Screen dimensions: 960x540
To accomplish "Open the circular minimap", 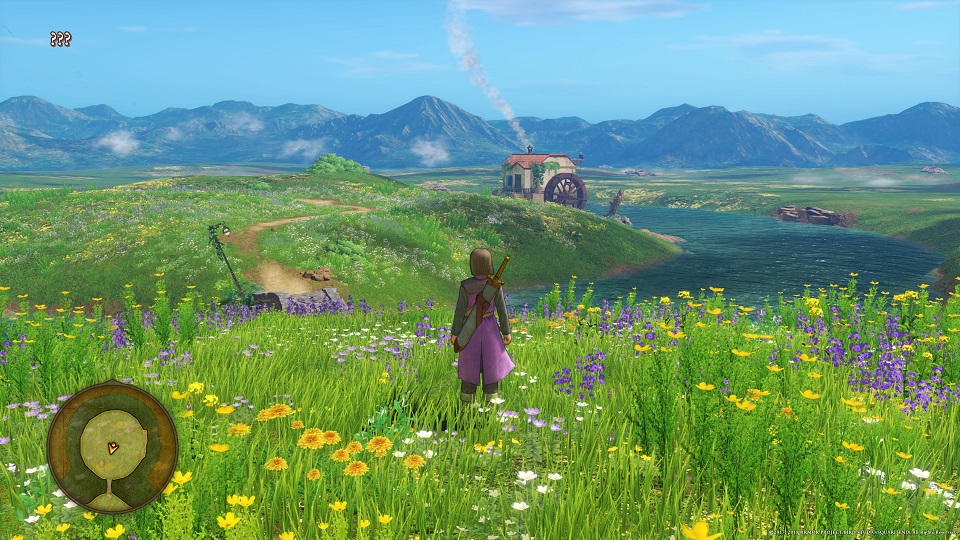I will [112, 446].
